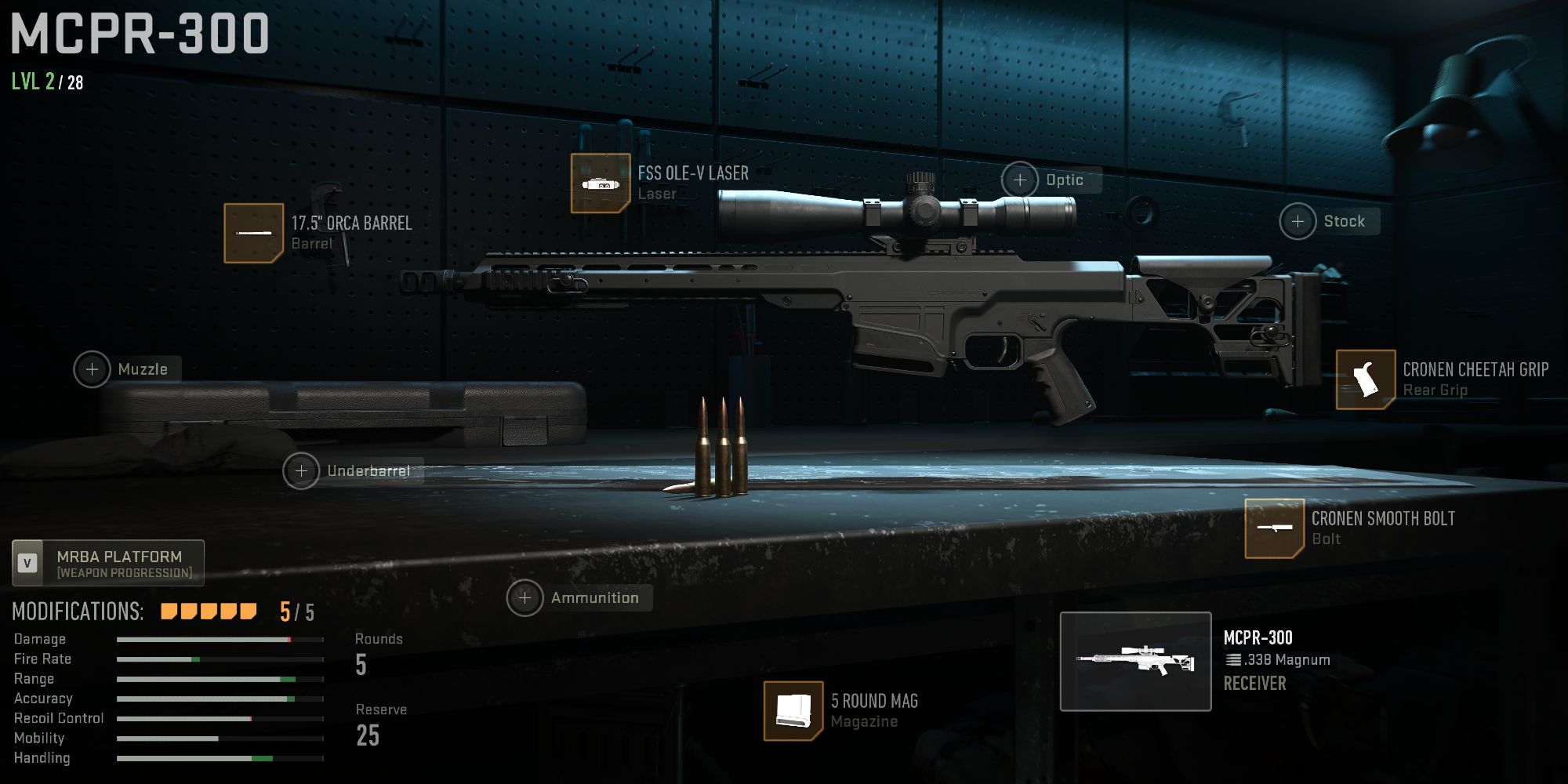Viewport: 1568px width, 784px height.
Task: Click the Ammunition slot plus icon
Action: point(524,597)
